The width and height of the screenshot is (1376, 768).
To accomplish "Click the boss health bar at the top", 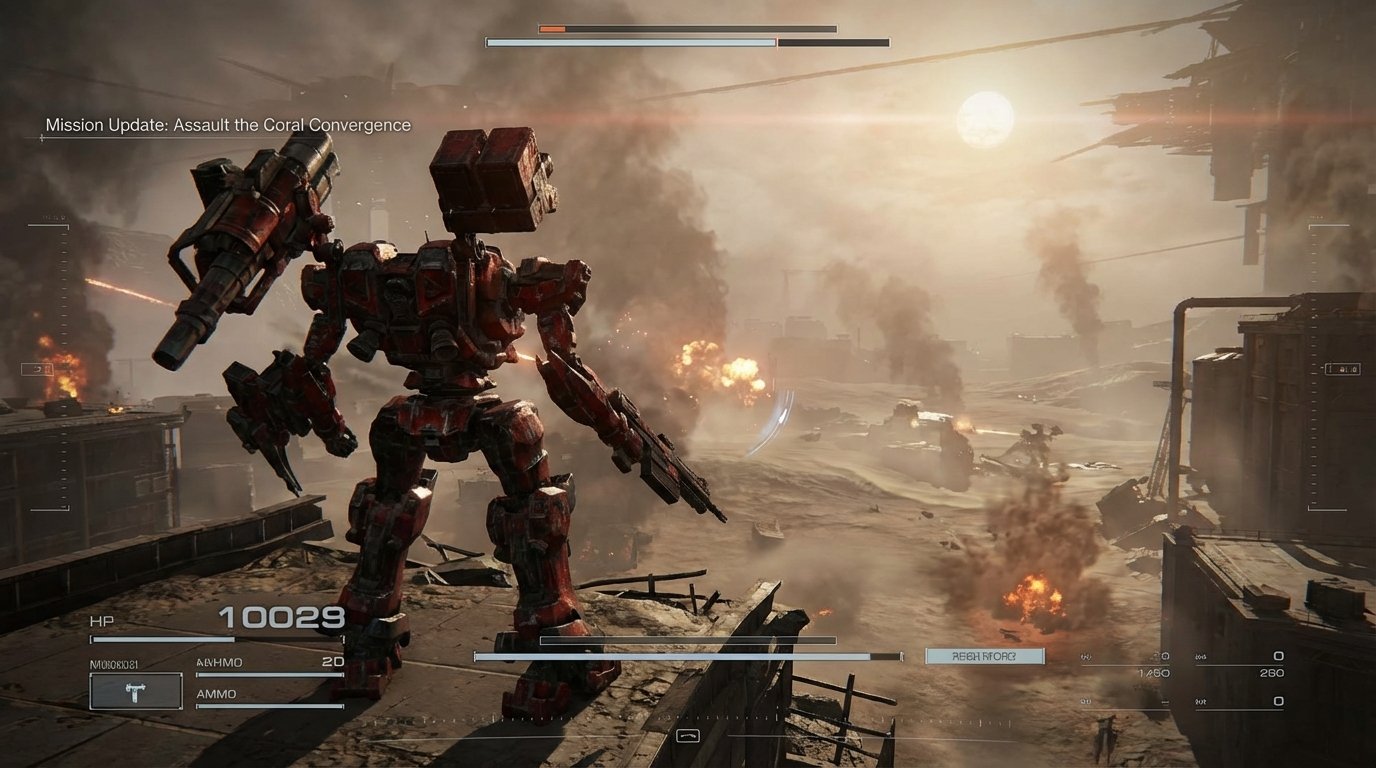I will pyautogui.click(x=687, y=42).
